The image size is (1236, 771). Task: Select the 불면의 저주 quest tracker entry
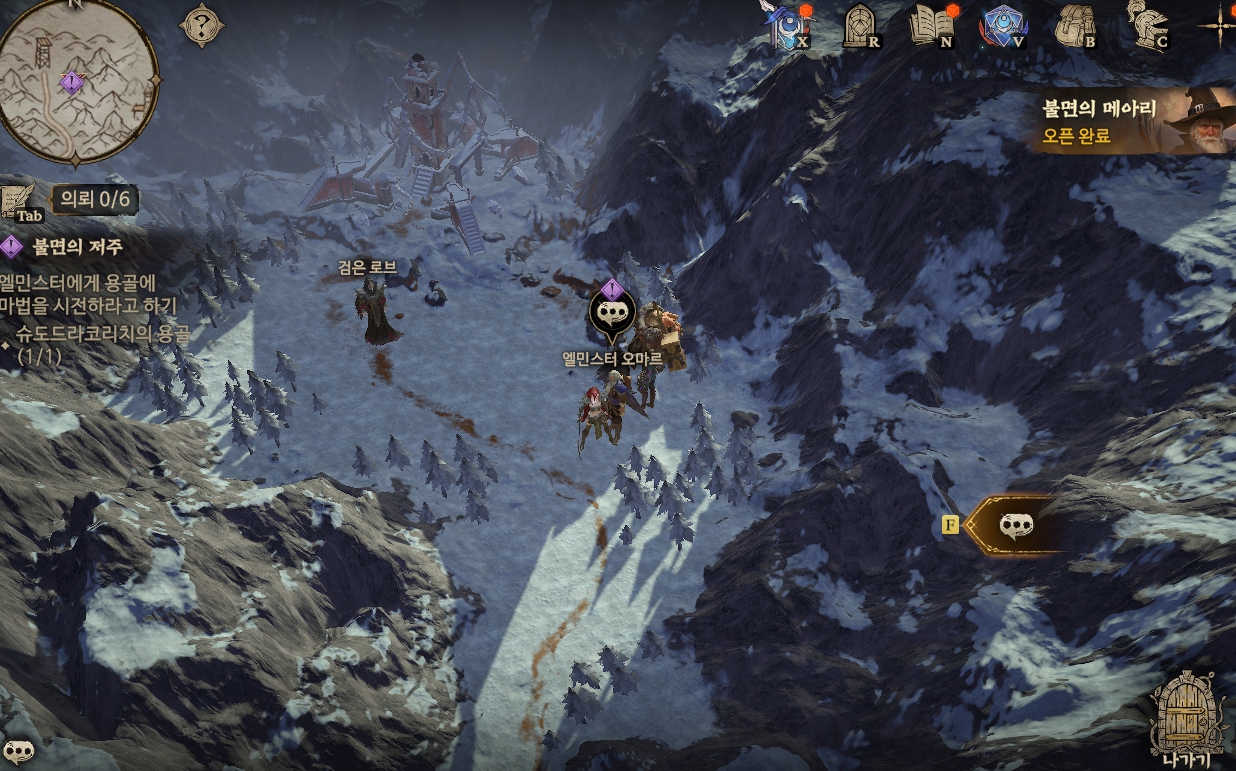[78, 246]
